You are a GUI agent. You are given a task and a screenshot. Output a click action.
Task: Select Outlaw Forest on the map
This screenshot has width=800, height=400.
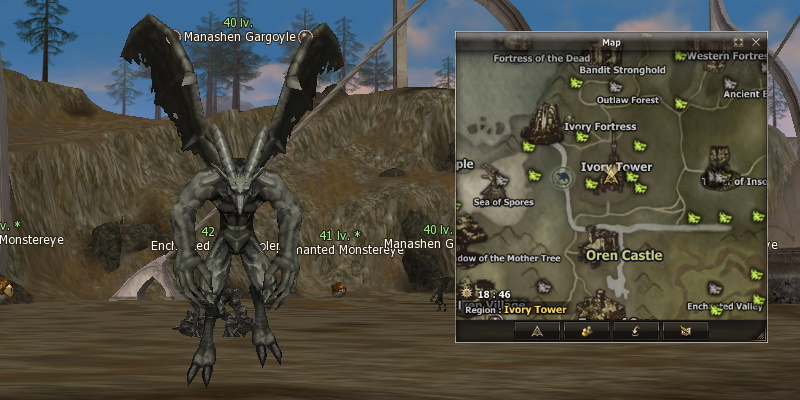pyautogui.click(x=627, y=100)
